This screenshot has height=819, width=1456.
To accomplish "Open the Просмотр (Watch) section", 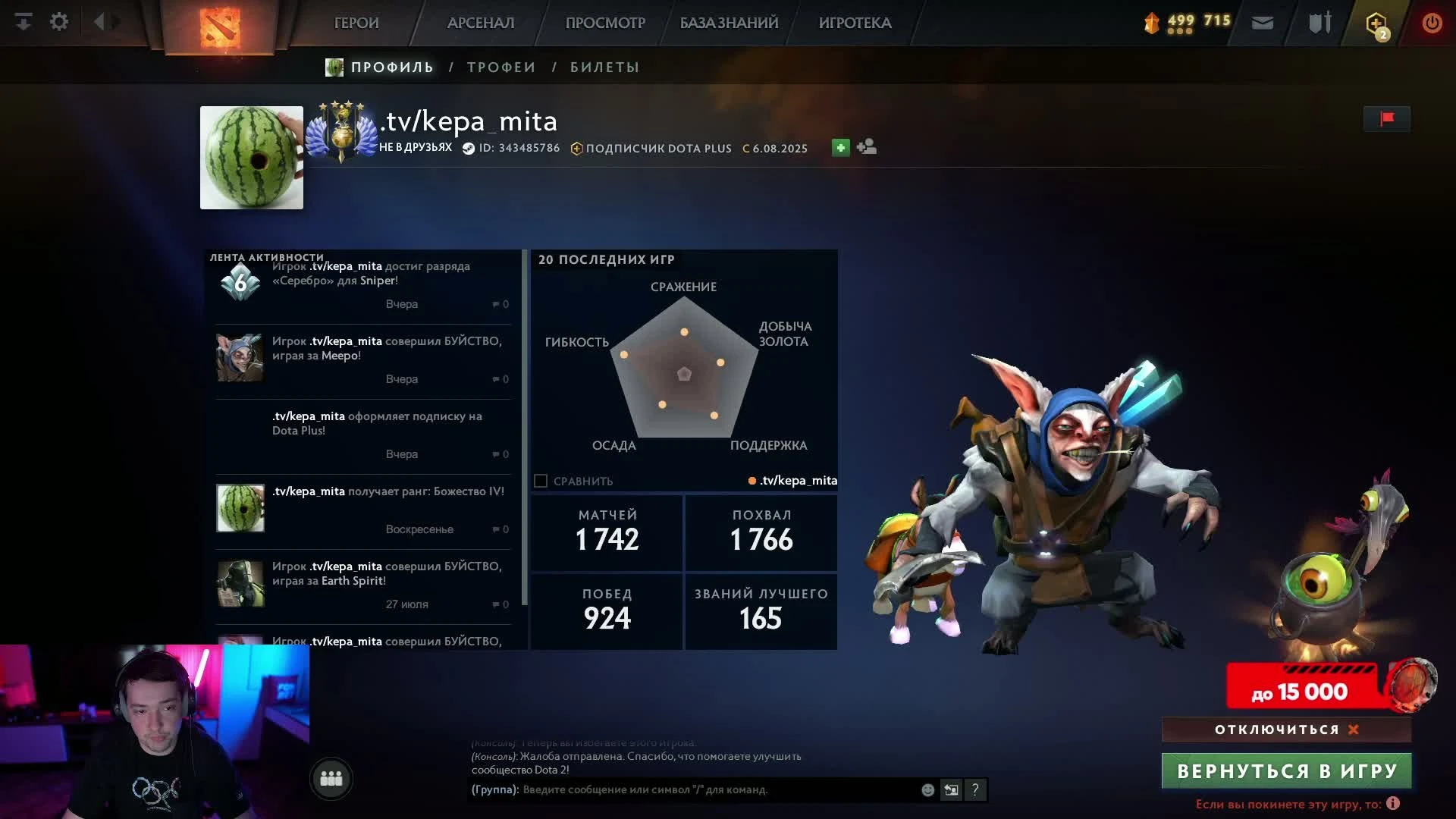I will [x=605, y=23].
